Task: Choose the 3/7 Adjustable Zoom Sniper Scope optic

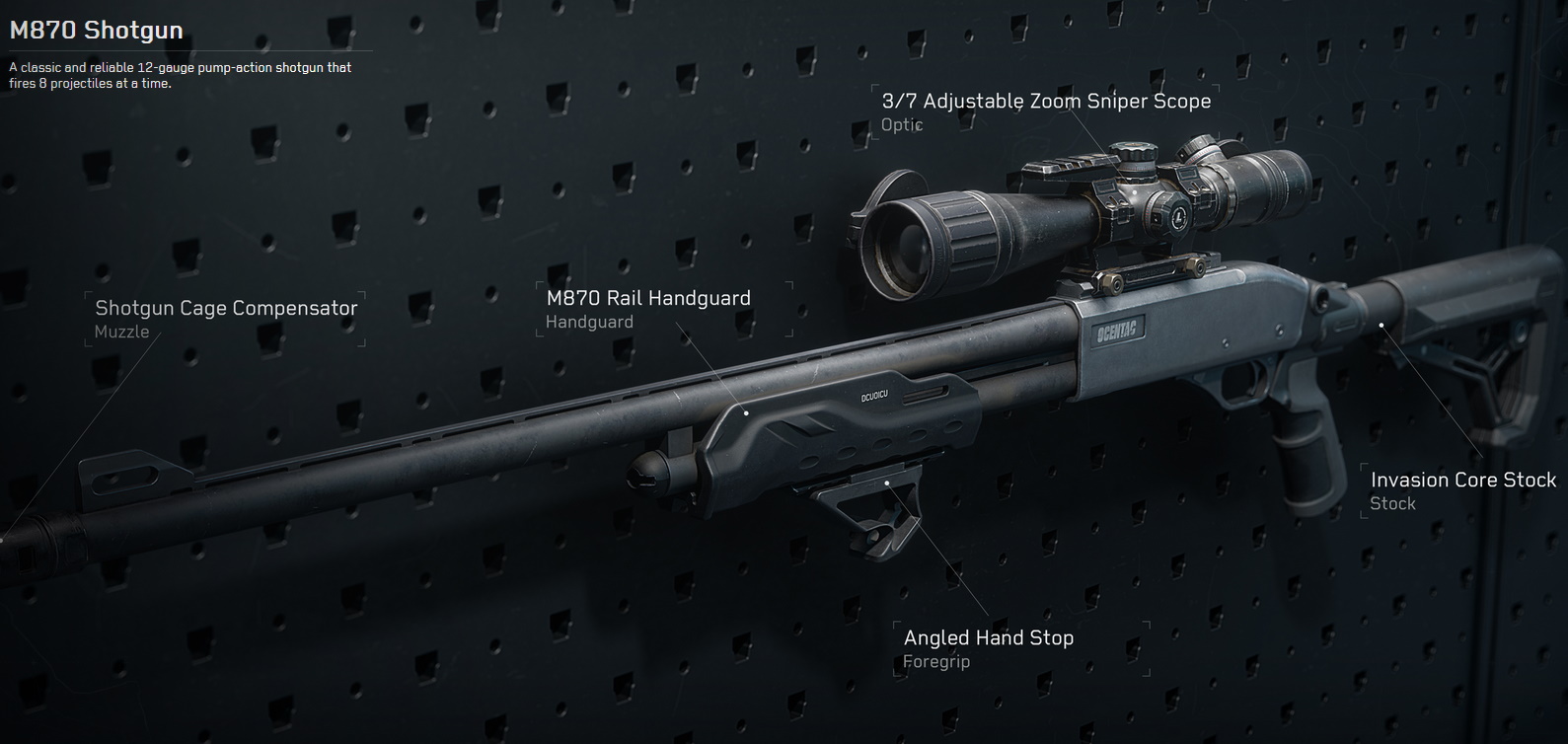Action: click(1046, 111)
